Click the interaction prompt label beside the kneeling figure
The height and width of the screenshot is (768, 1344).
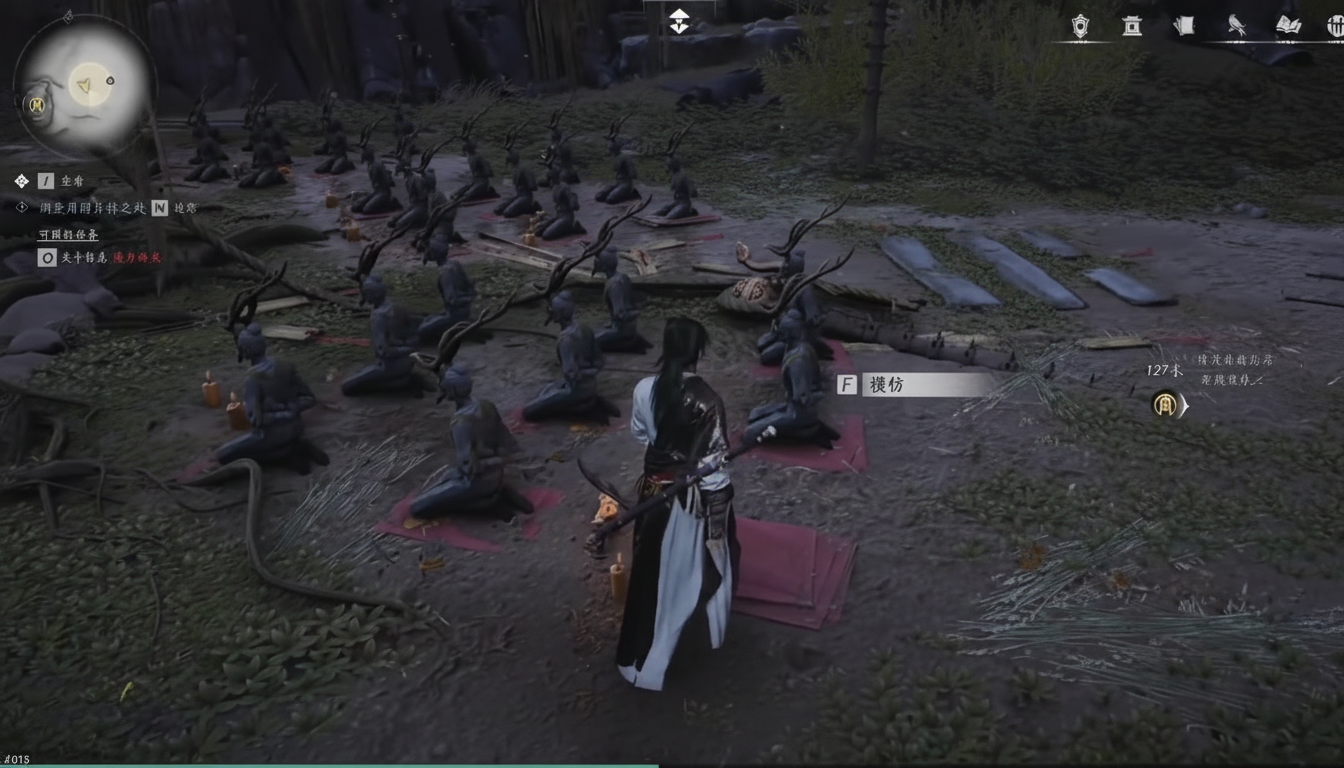coord(916,385)
